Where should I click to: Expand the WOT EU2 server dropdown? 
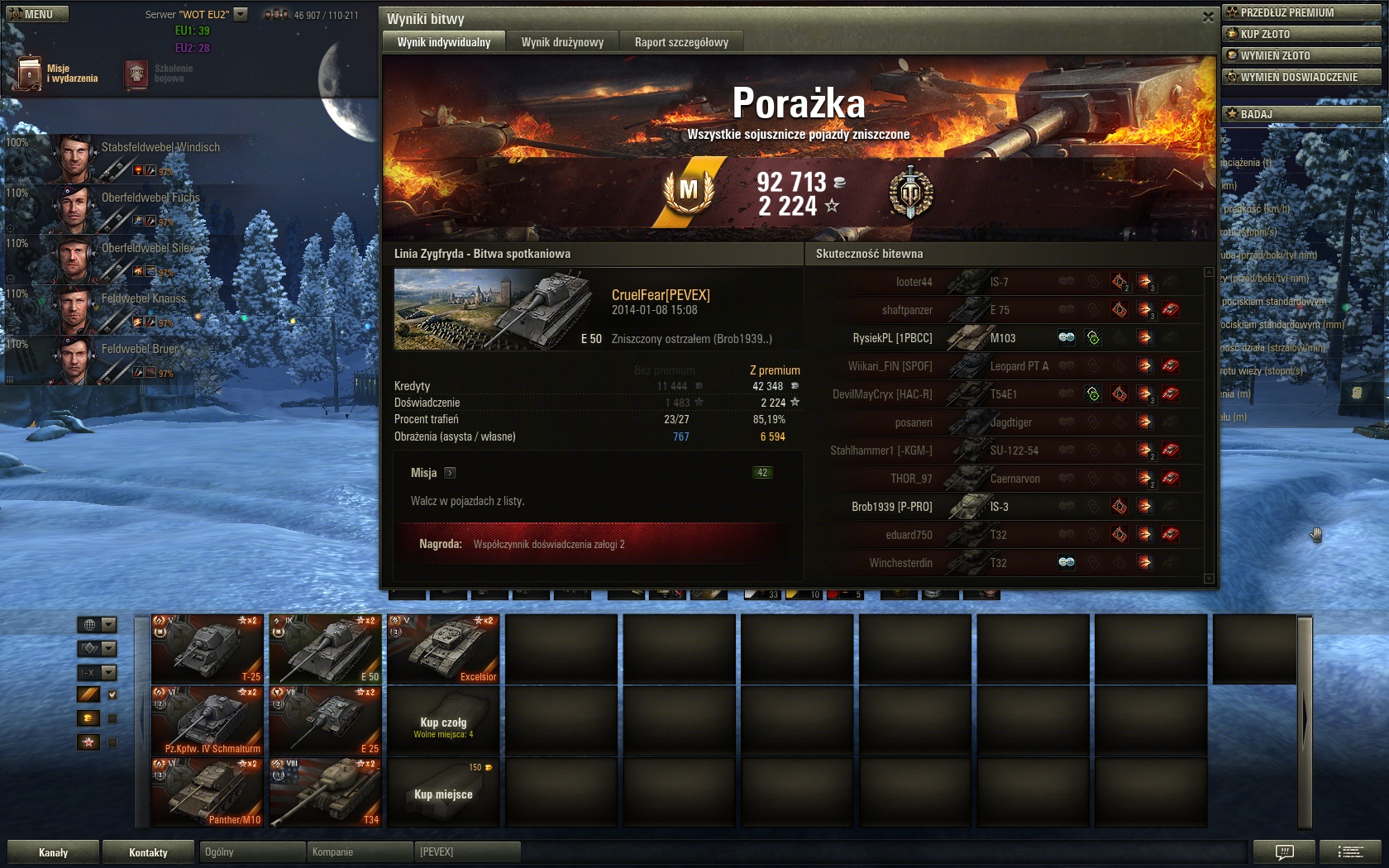pyautogui.click(x=241, y=14)
